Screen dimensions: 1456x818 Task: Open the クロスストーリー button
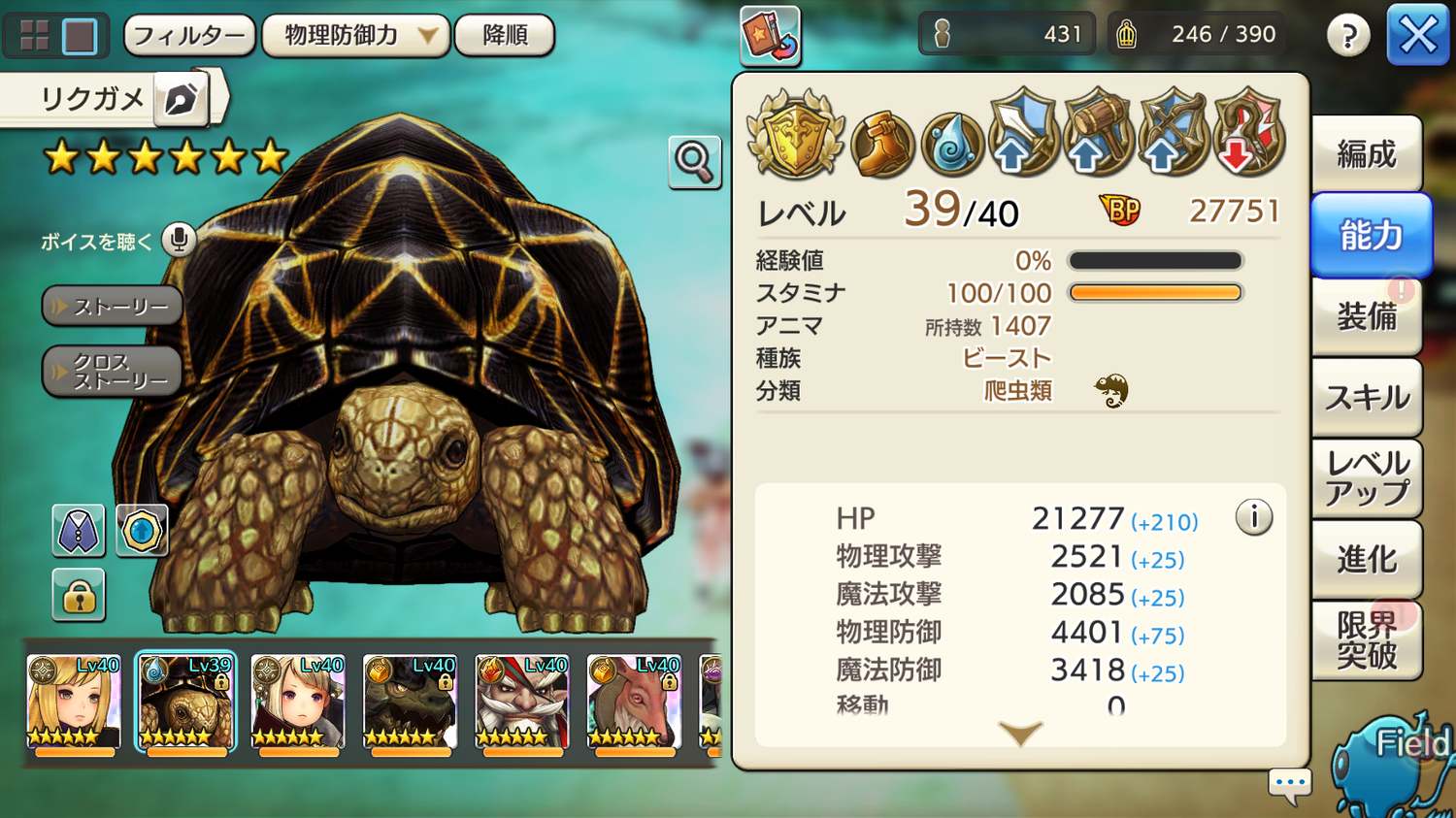[113, 372]
